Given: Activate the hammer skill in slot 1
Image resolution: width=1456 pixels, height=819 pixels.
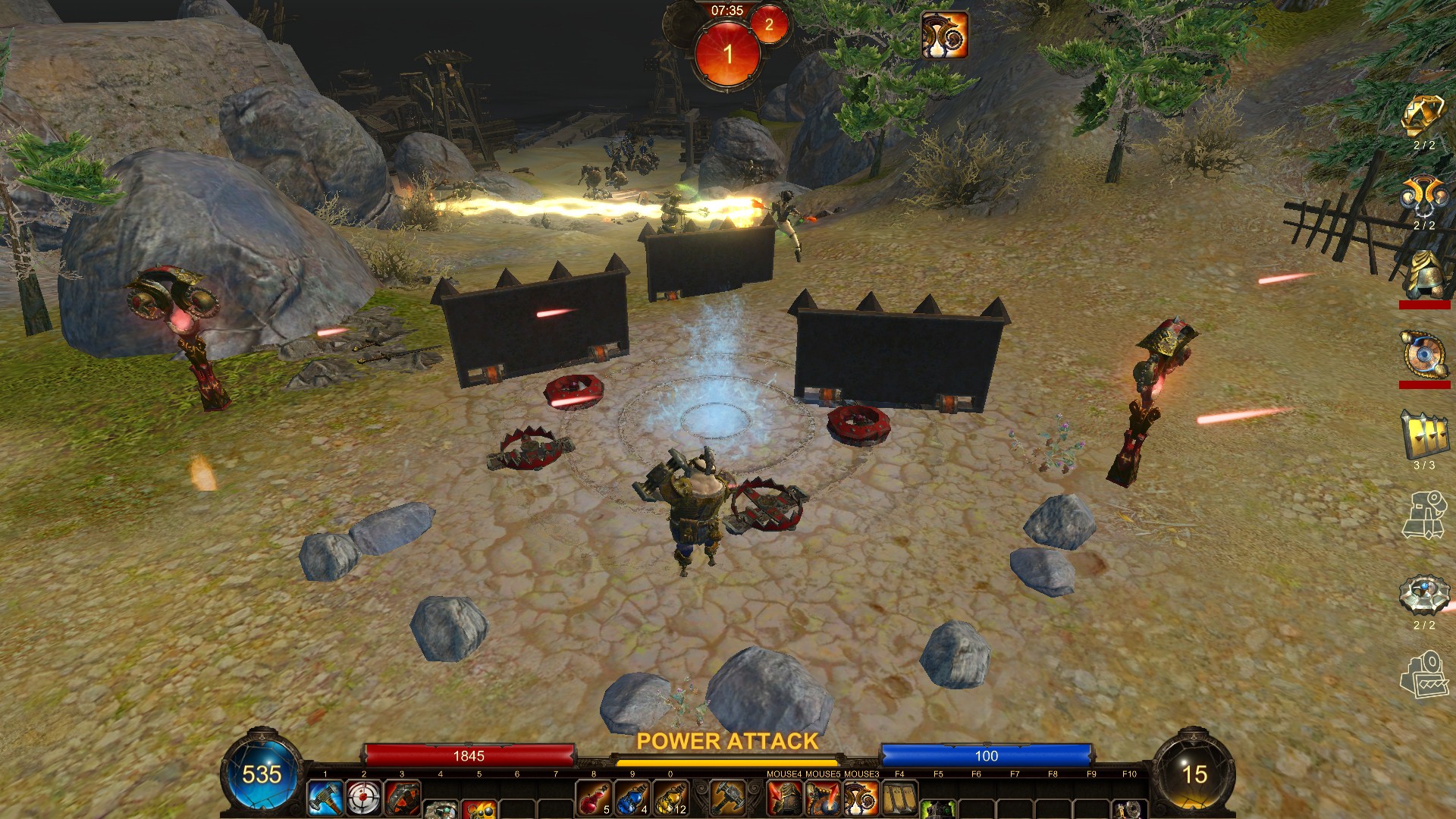Looking at the screenshot, I should [325, 798].
